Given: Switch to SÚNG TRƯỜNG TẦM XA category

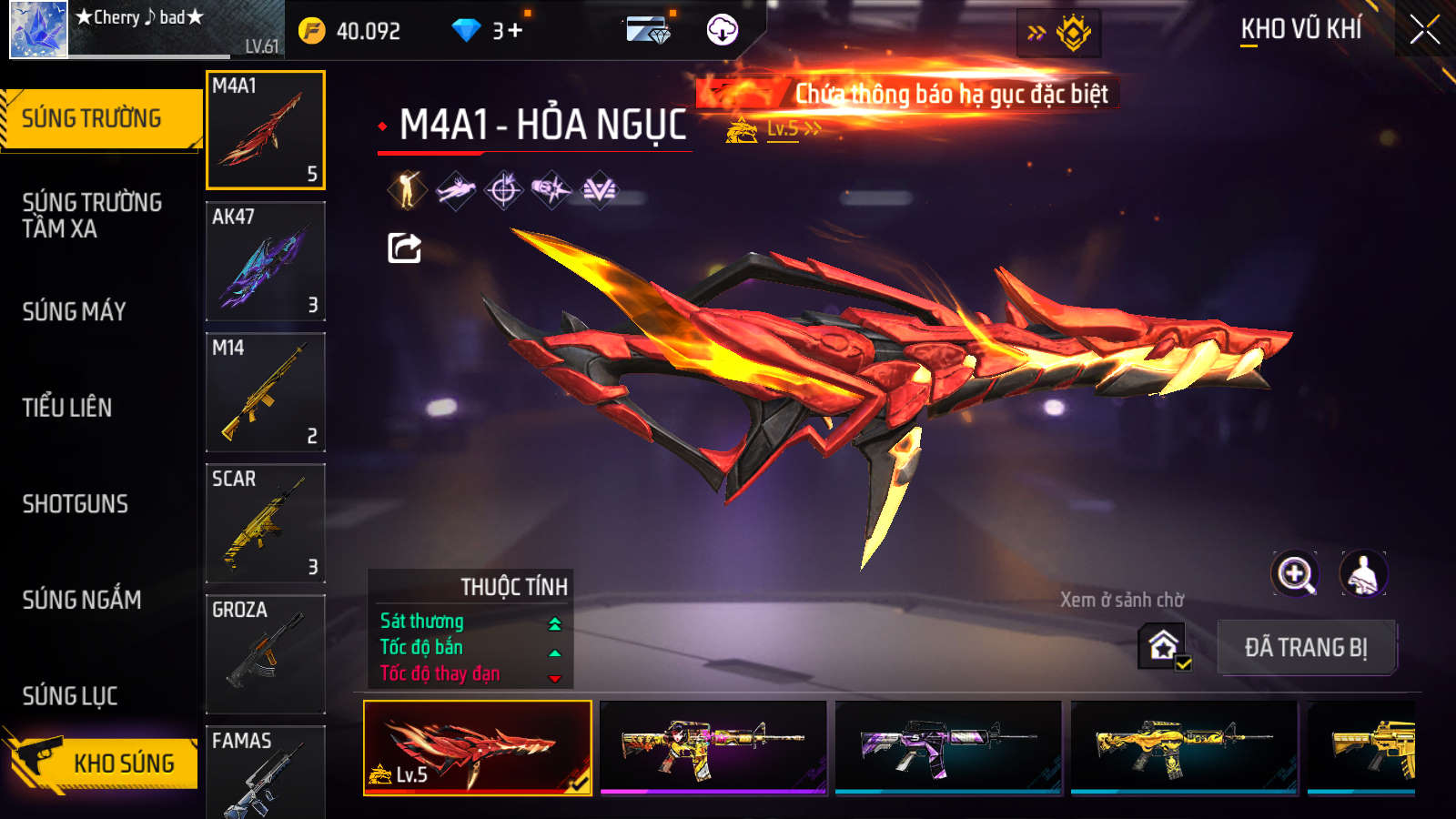Looking at the screenshot, I should point(92,215).
